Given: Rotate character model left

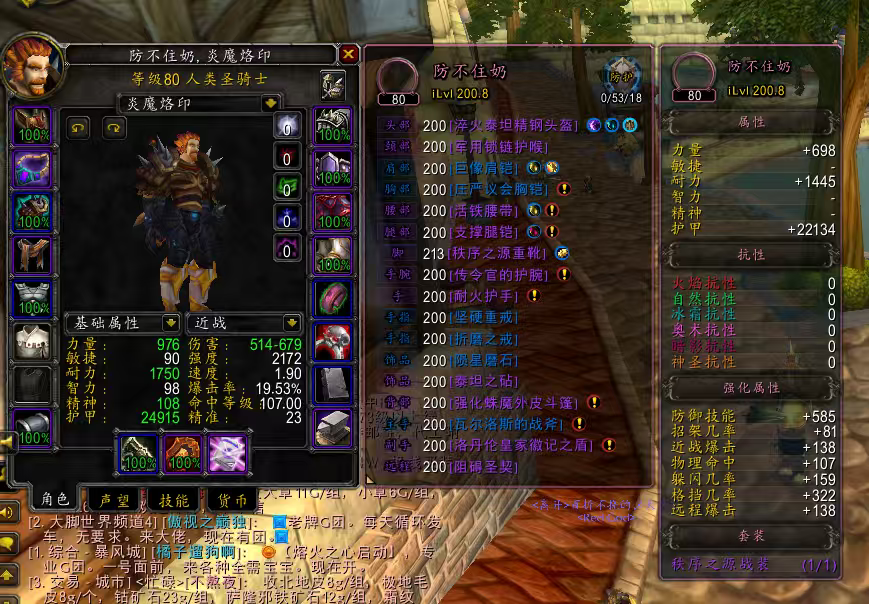Looking at the screenshot, I should pos(78,127).
